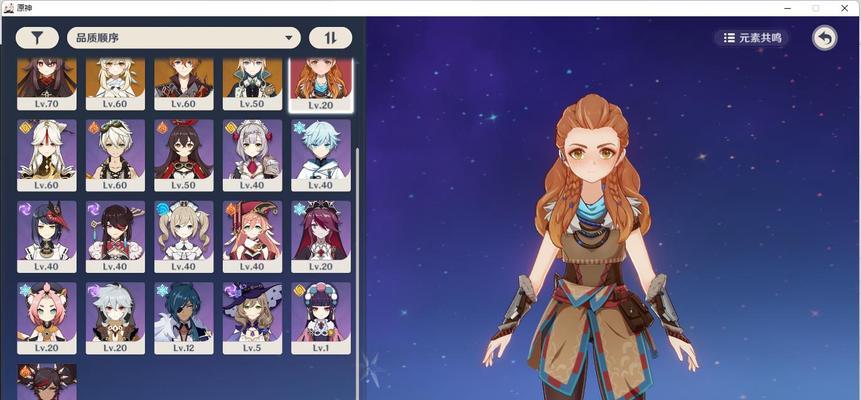Select Diona's Lv.20 character card
861x400 pixels.
click(46, 317)
